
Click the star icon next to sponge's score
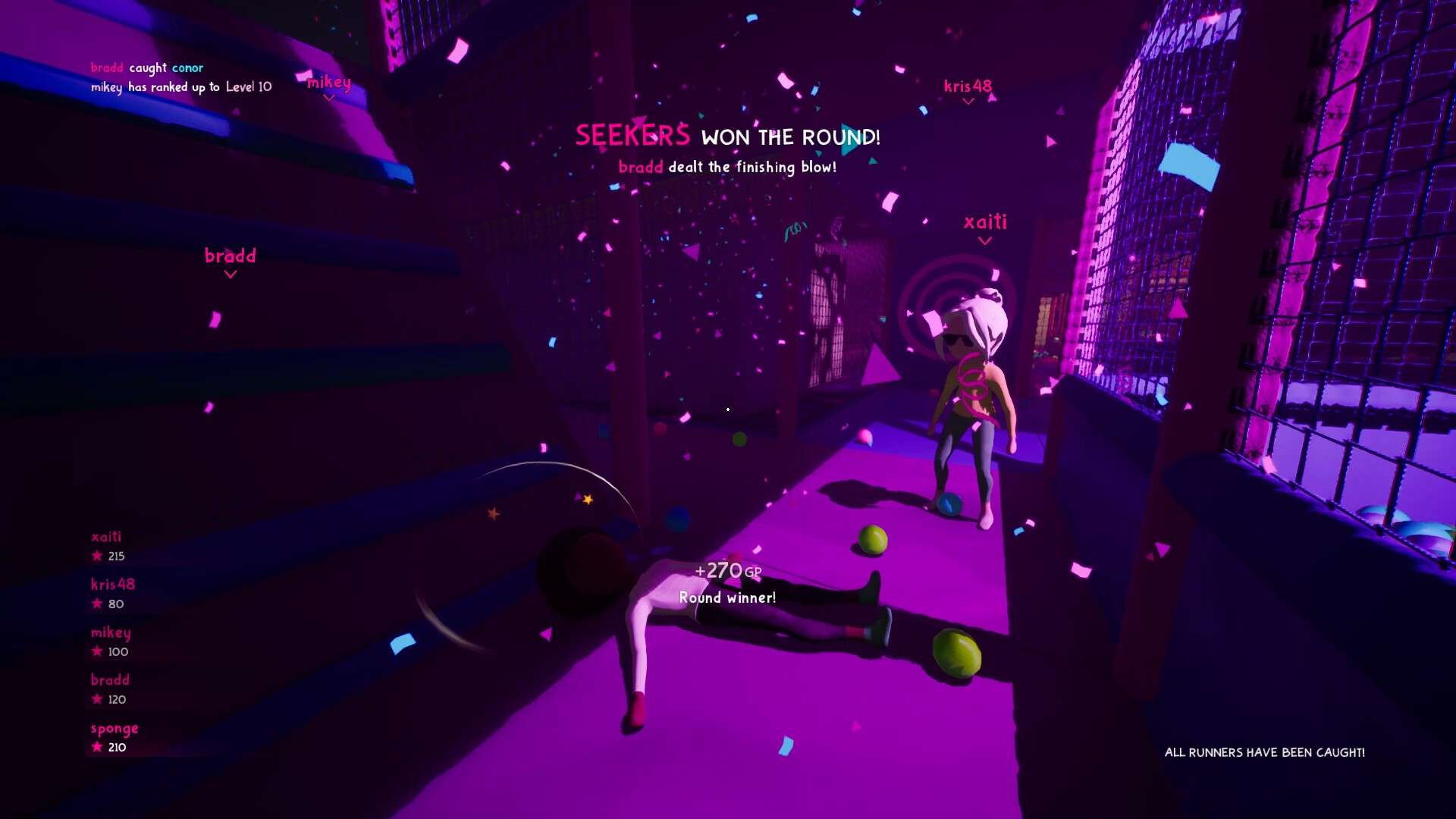coord(96,747)
